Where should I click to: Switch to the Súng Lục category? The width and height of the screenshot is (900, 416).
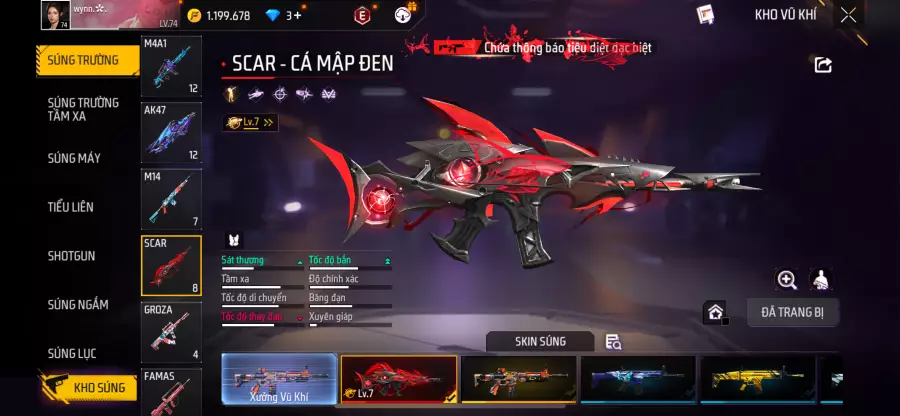tap(74, 353)
